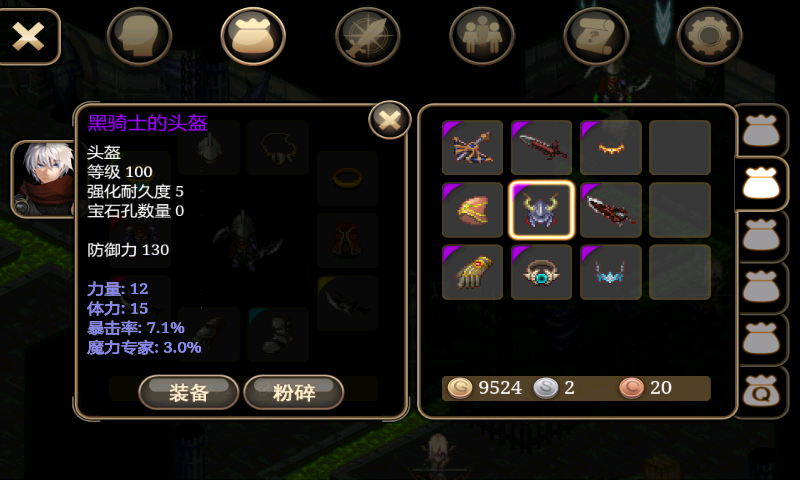The height and width of the screenshot is (480, 800).
Task: Open the gear settings menu
Action: [710, 36]
